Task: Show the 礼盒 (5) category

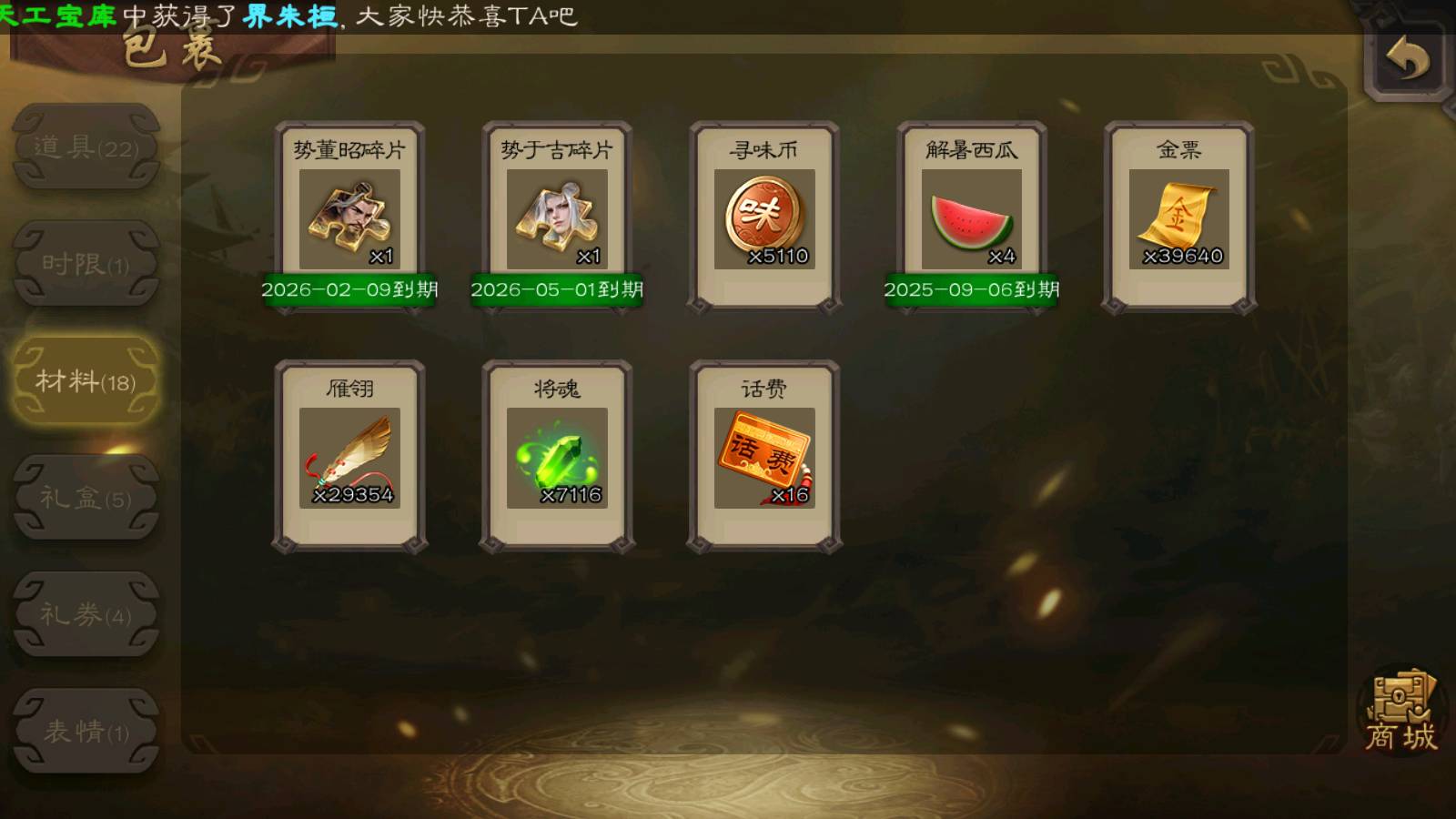Action: click(x=86, y=497)
